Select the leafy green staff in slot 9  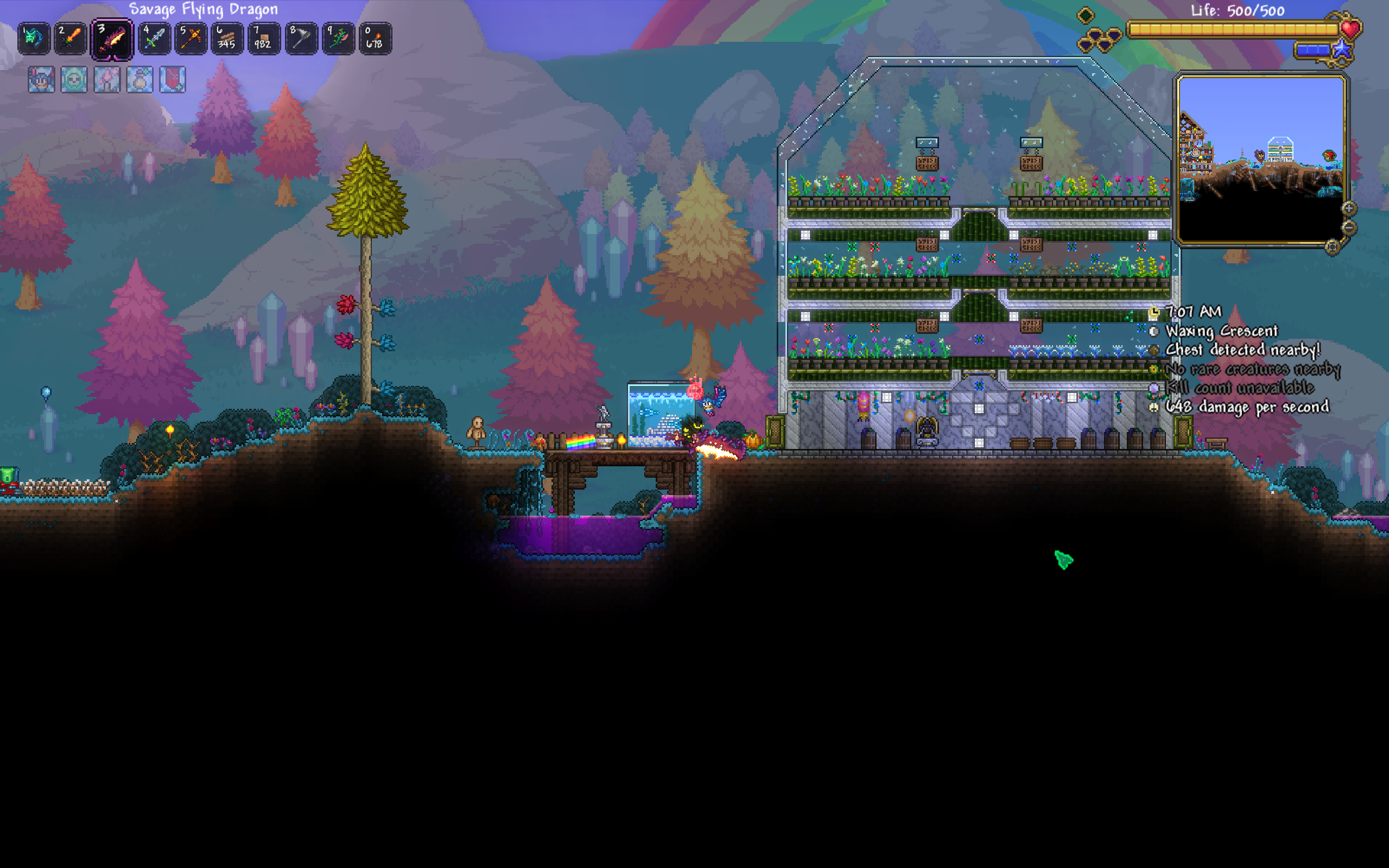coord(338,39)
